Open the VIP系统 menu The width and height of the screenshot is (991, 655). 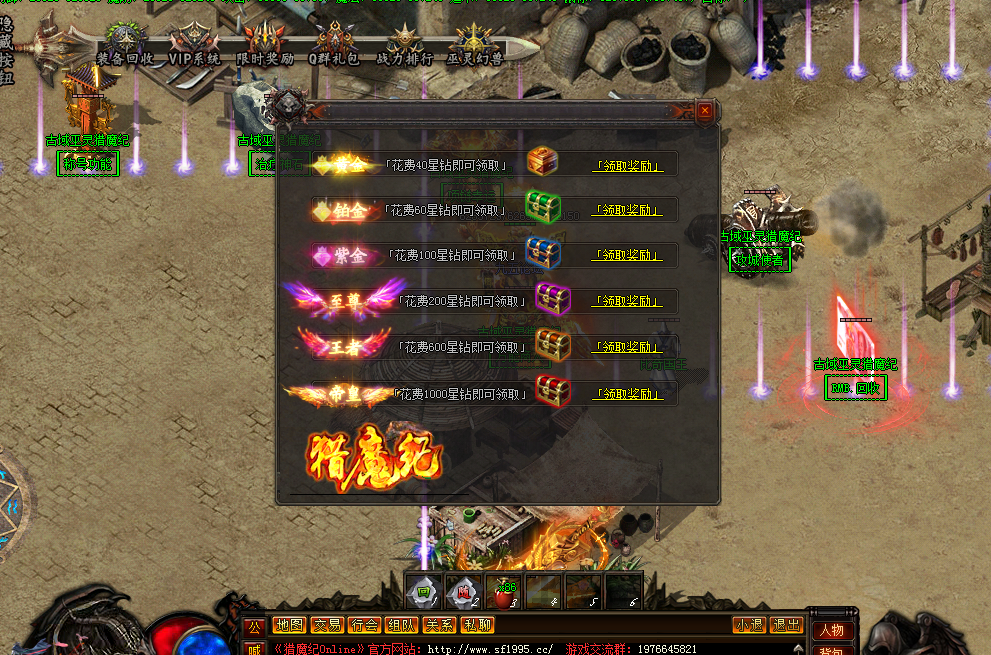click(x=194, y=46)
